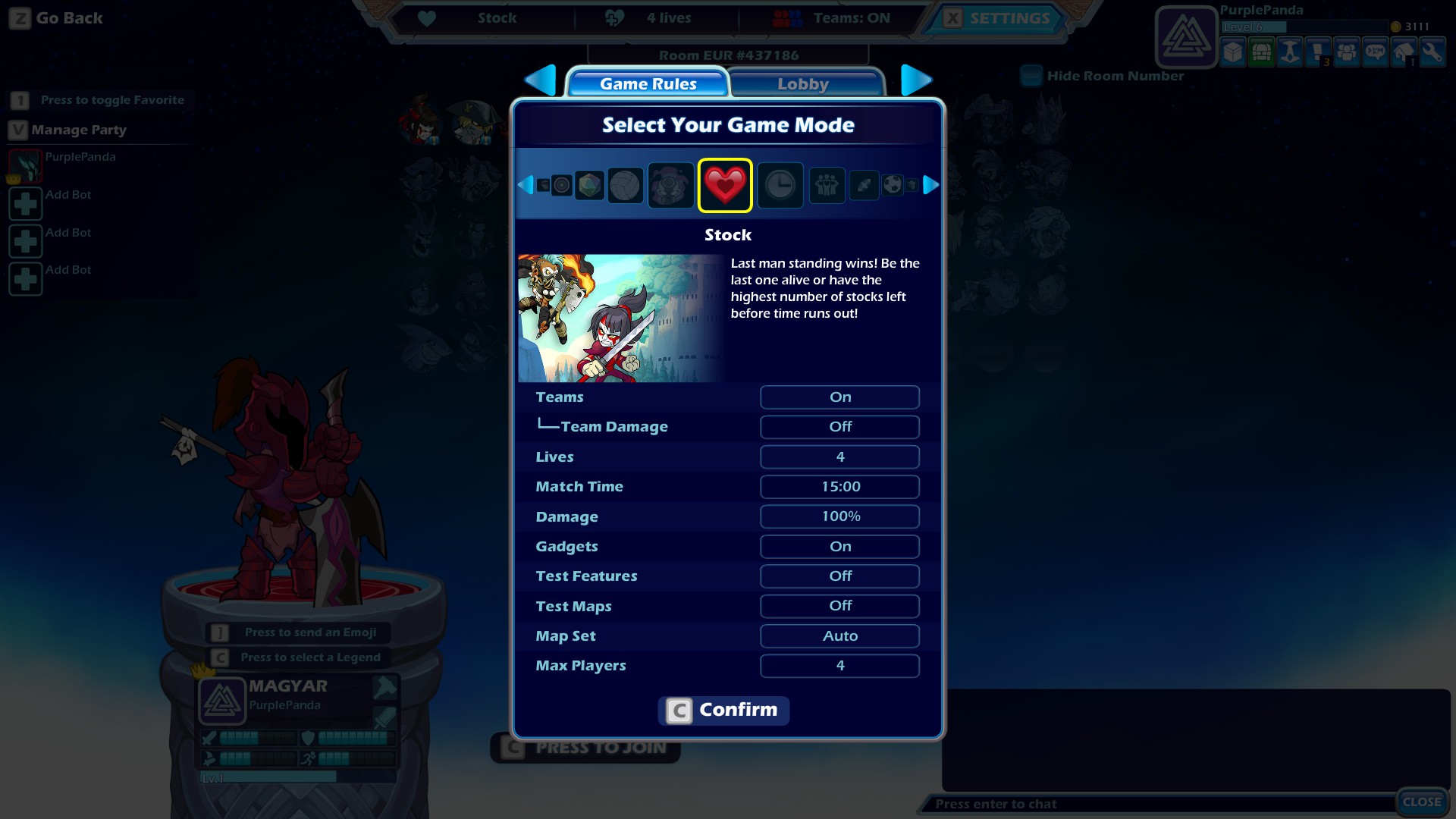This screenshot has height=819, width=1456.
Task: Change the Map Set value
Action: pyautogui.click(x=839, y=636)
